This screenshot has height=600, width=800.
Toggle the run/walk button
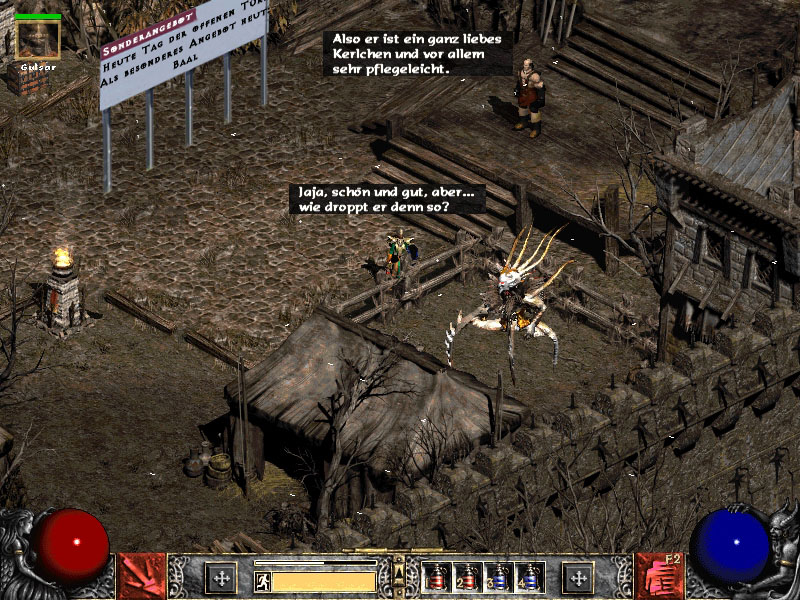tap(263, 581)
